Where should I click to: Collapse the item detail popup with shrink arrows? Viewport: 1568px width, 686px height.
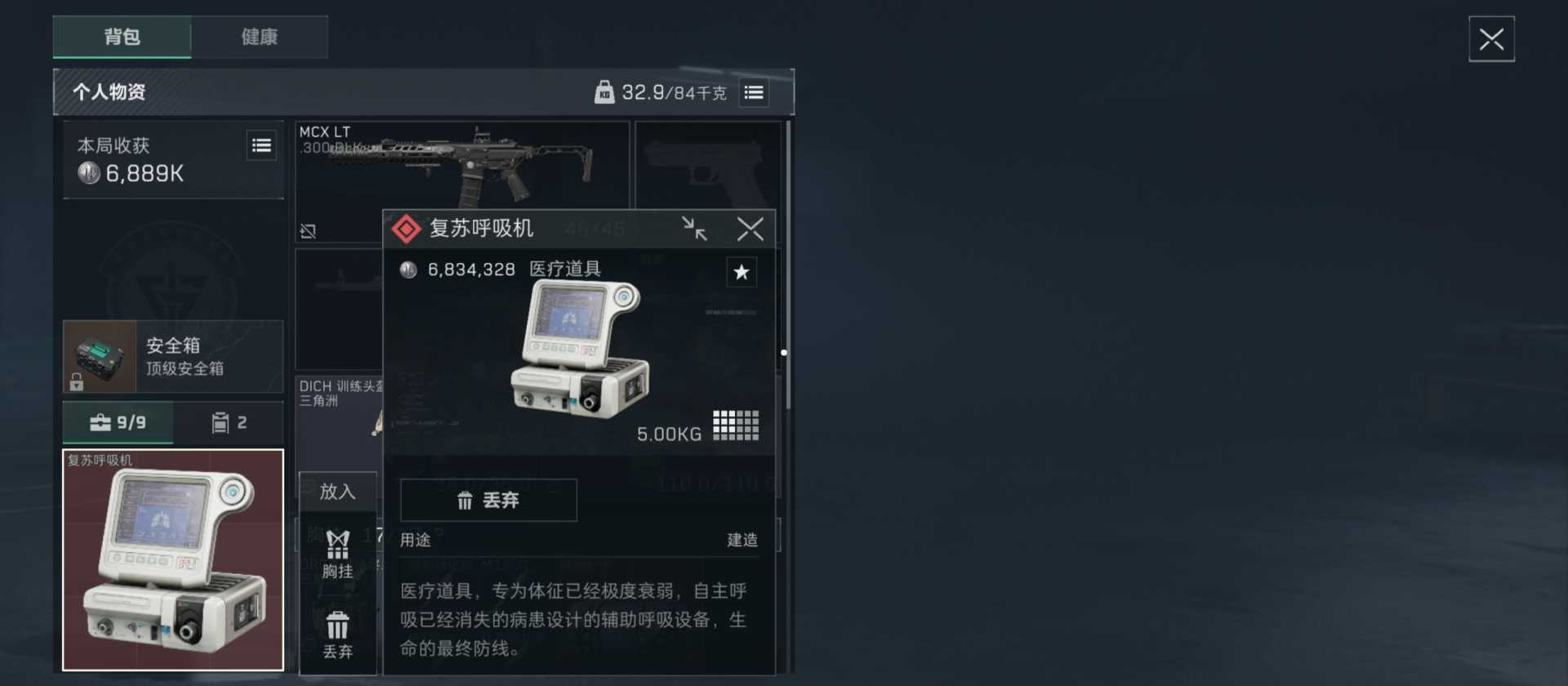coord(694,229)
